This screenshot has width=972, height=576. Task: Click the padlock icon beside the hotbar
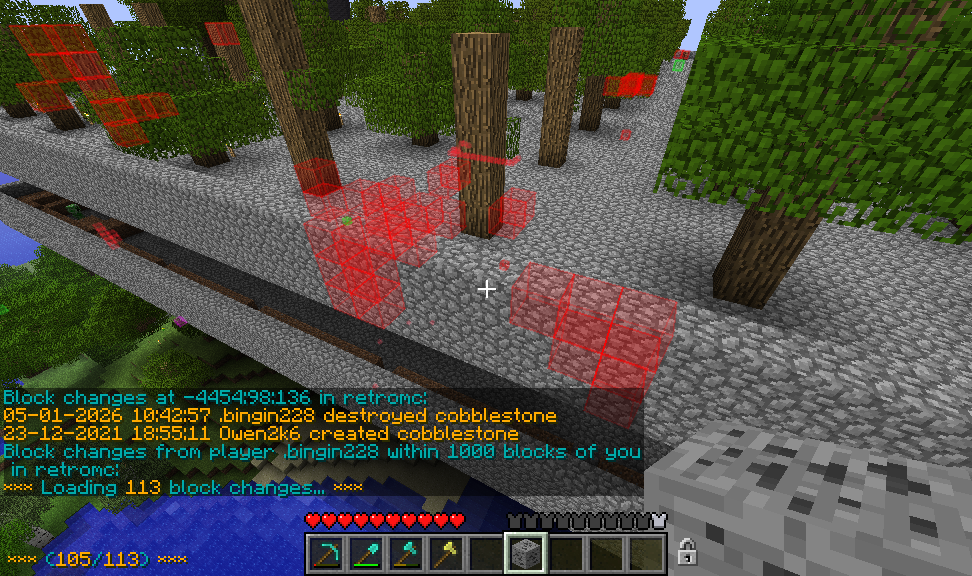click(687, 550)
